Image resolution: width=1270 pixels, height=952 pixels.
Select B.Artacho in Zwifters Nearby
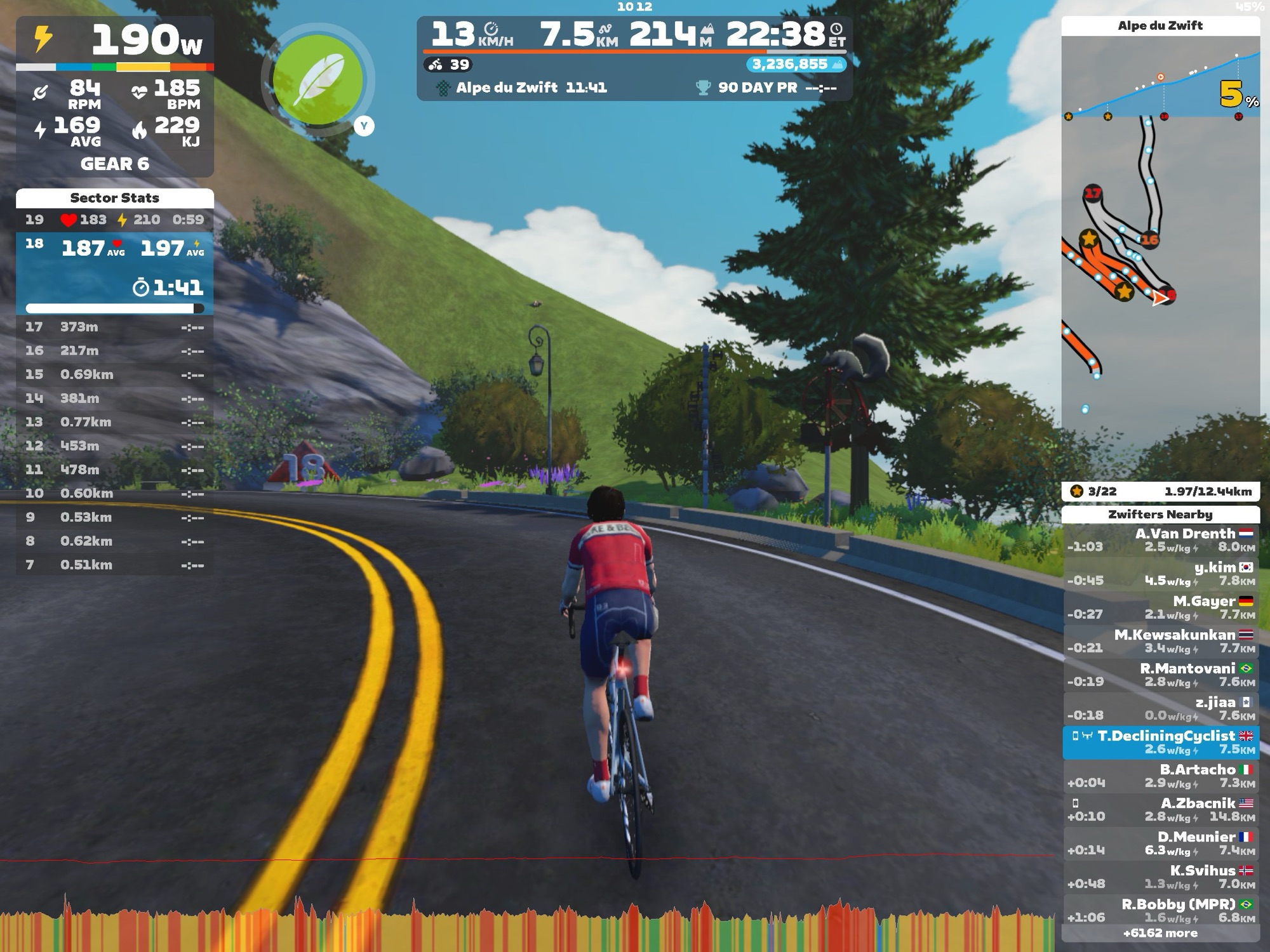pos(1160,776)
